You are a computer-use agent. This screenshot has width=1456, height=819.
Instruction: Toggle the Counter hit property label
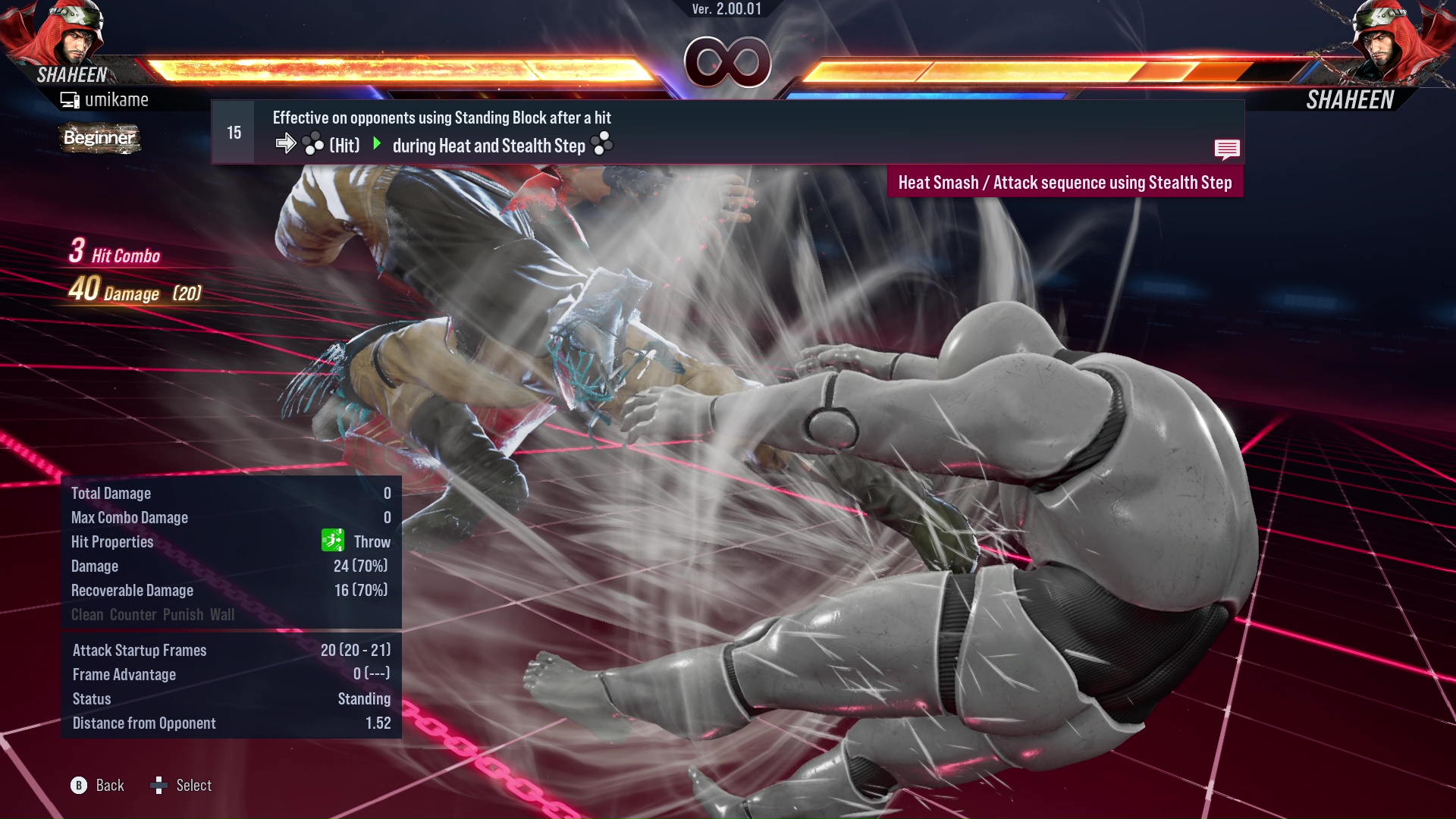point(133,614)
